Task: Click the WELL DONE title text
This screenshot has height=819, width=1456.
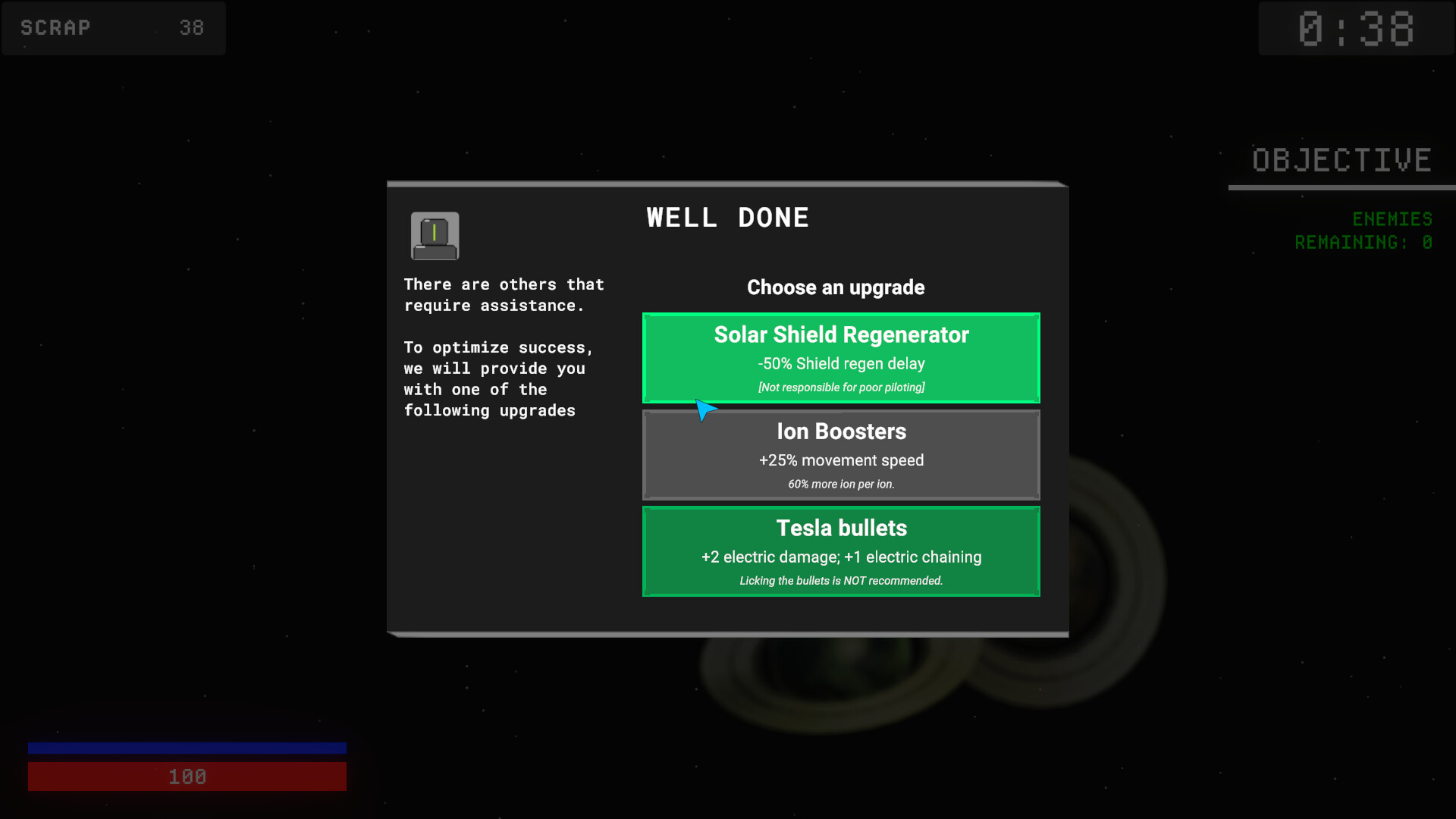Action: (x=727, y=218)
